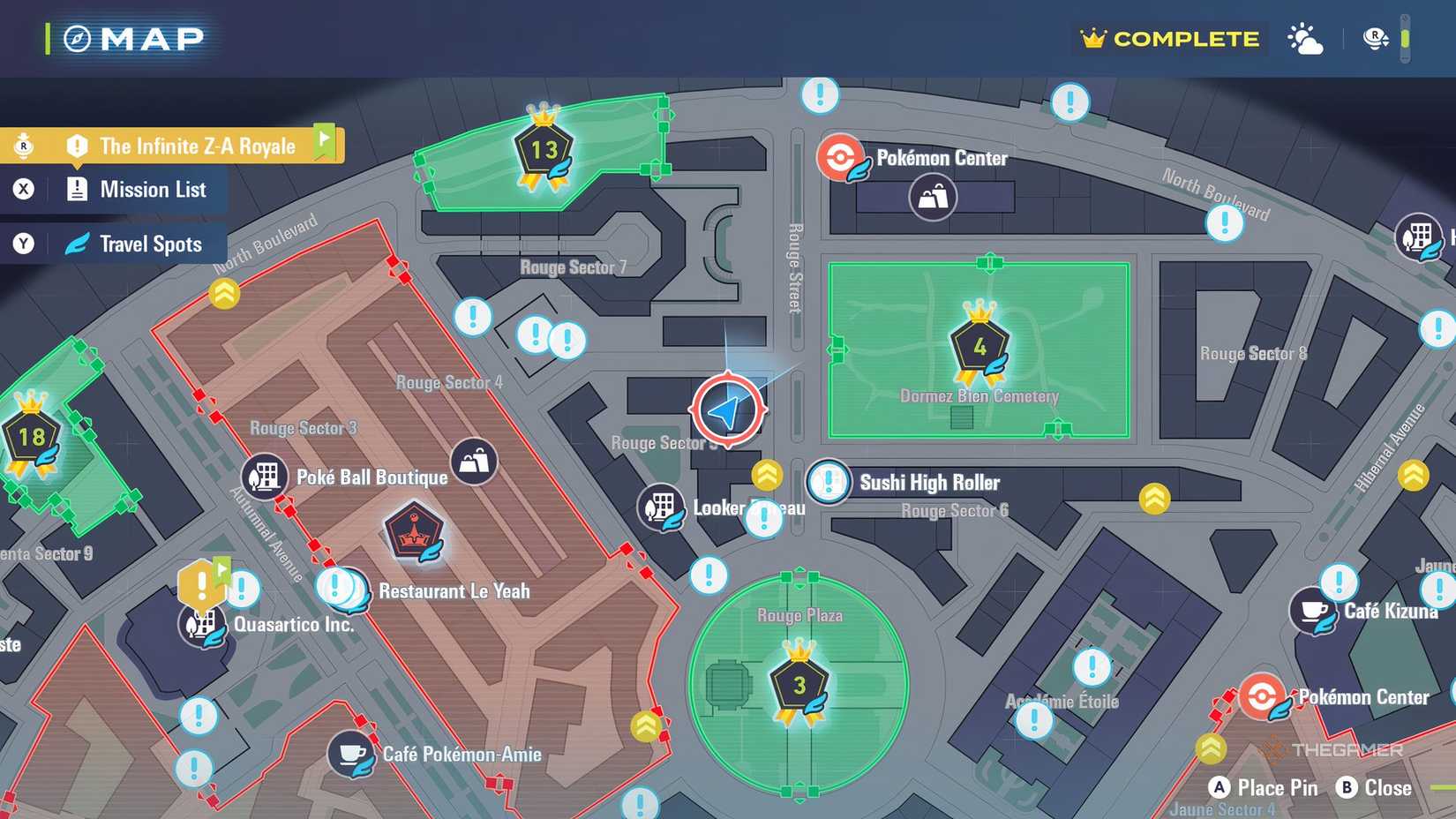Image resolution: width=1456 pixels, height=819 pixels.
Task: Click the player location arrow marker
Action: 726,409
